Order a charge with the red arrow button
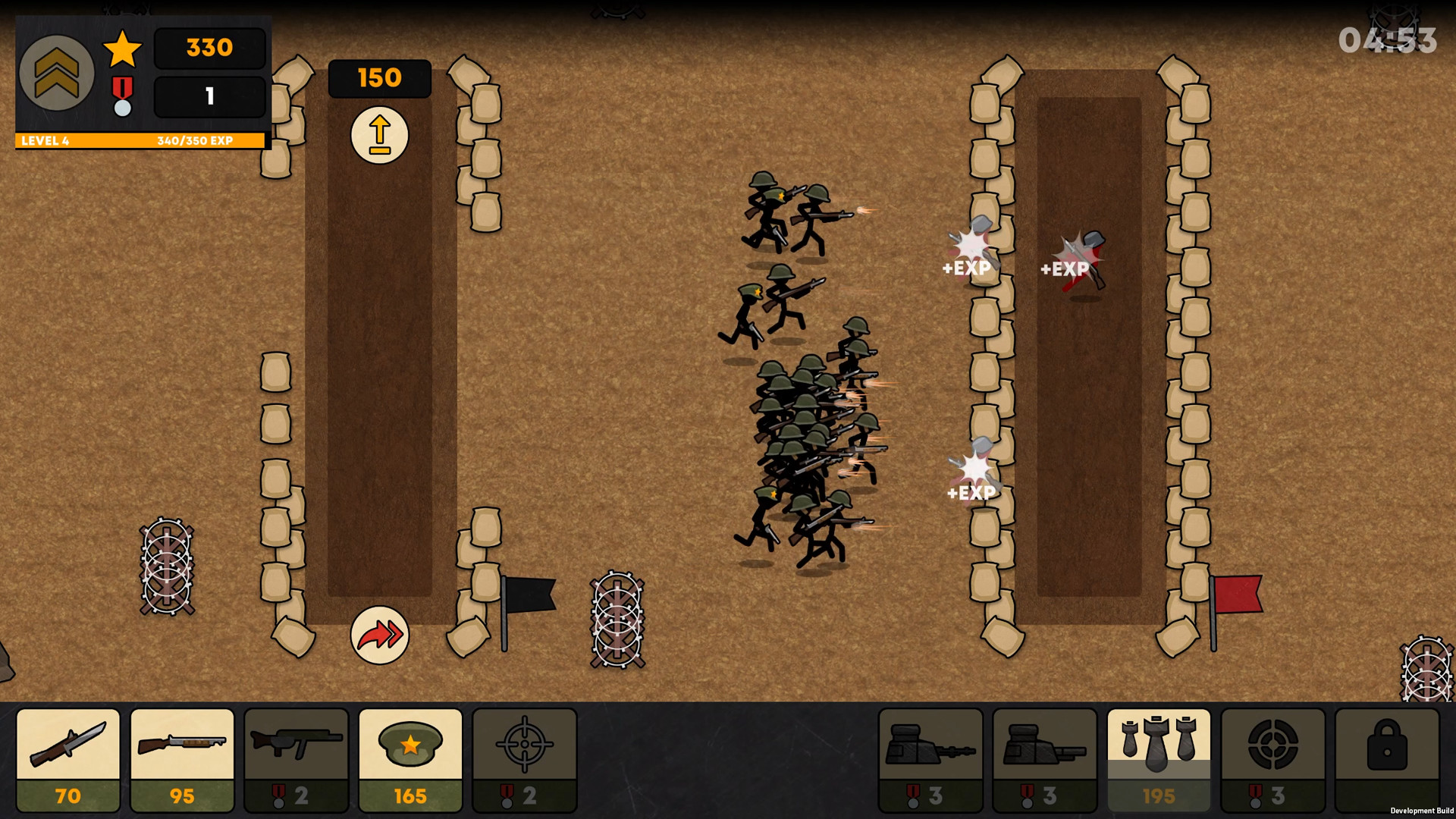Viewport: 1456px width, 819px height. pos(379,635)
